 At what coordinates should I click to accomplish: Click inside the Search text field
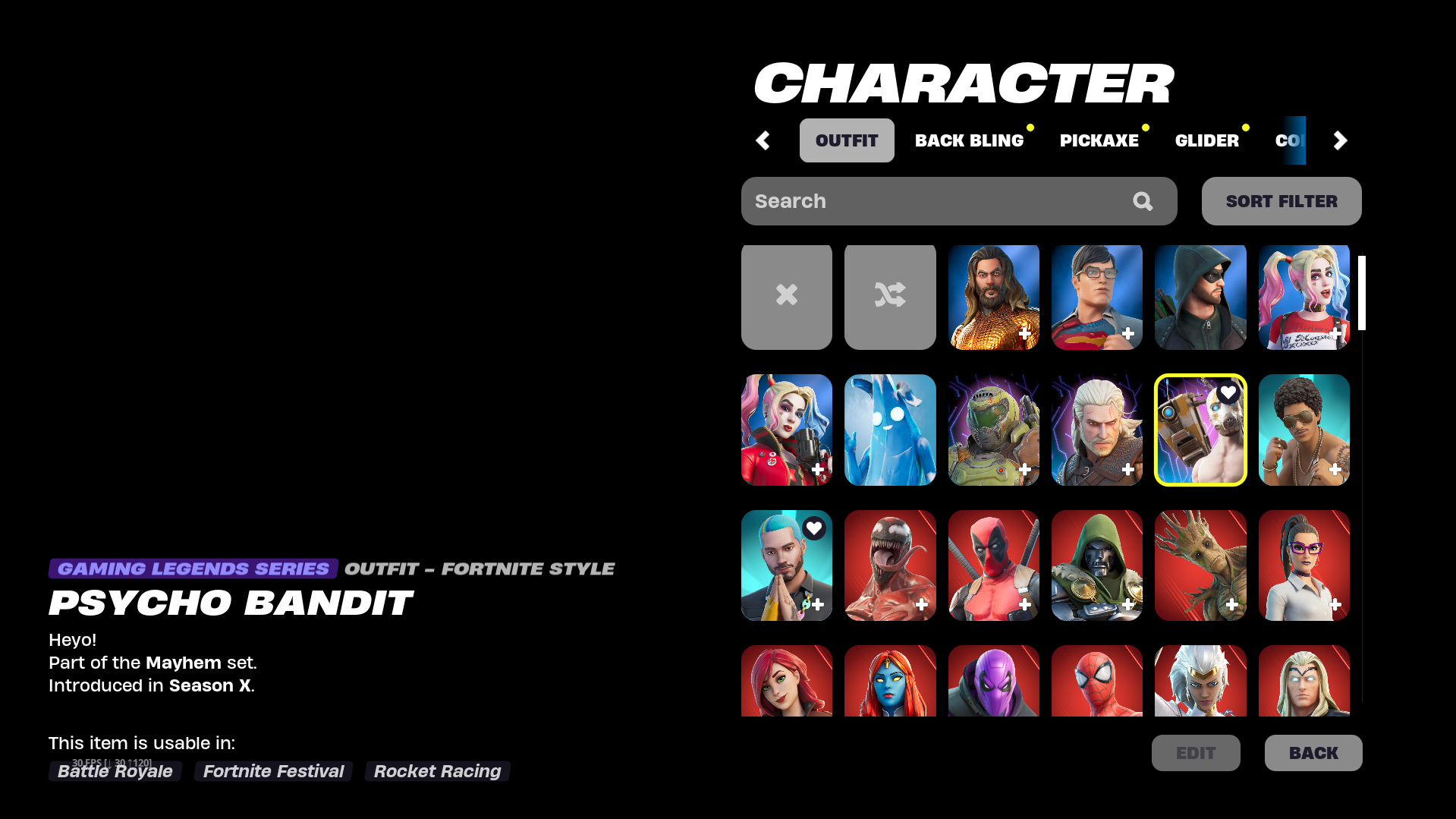(x=910, y=200)
